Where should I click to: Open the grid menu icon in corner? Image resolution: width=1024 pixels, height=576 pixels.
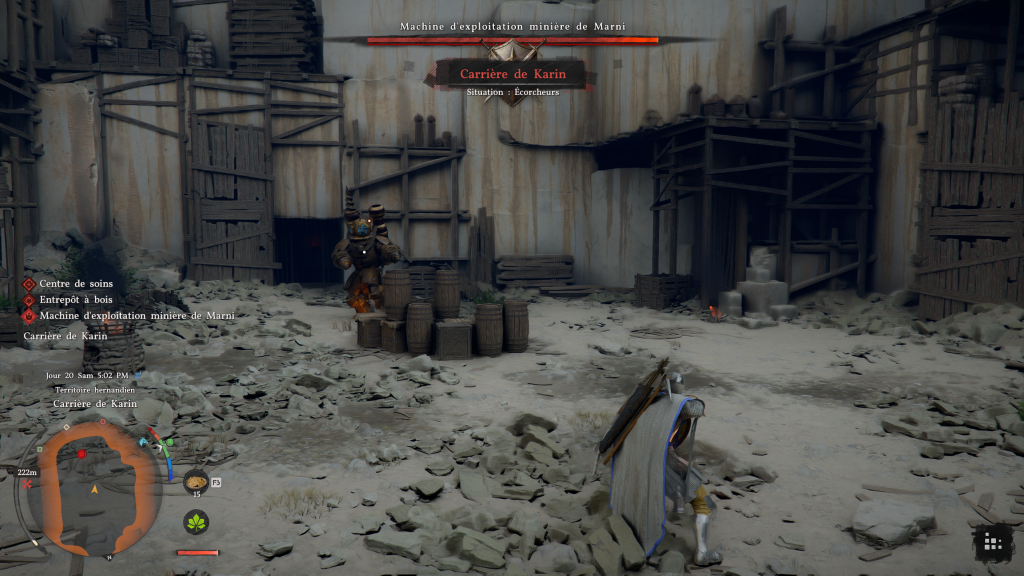click(991, 542)
